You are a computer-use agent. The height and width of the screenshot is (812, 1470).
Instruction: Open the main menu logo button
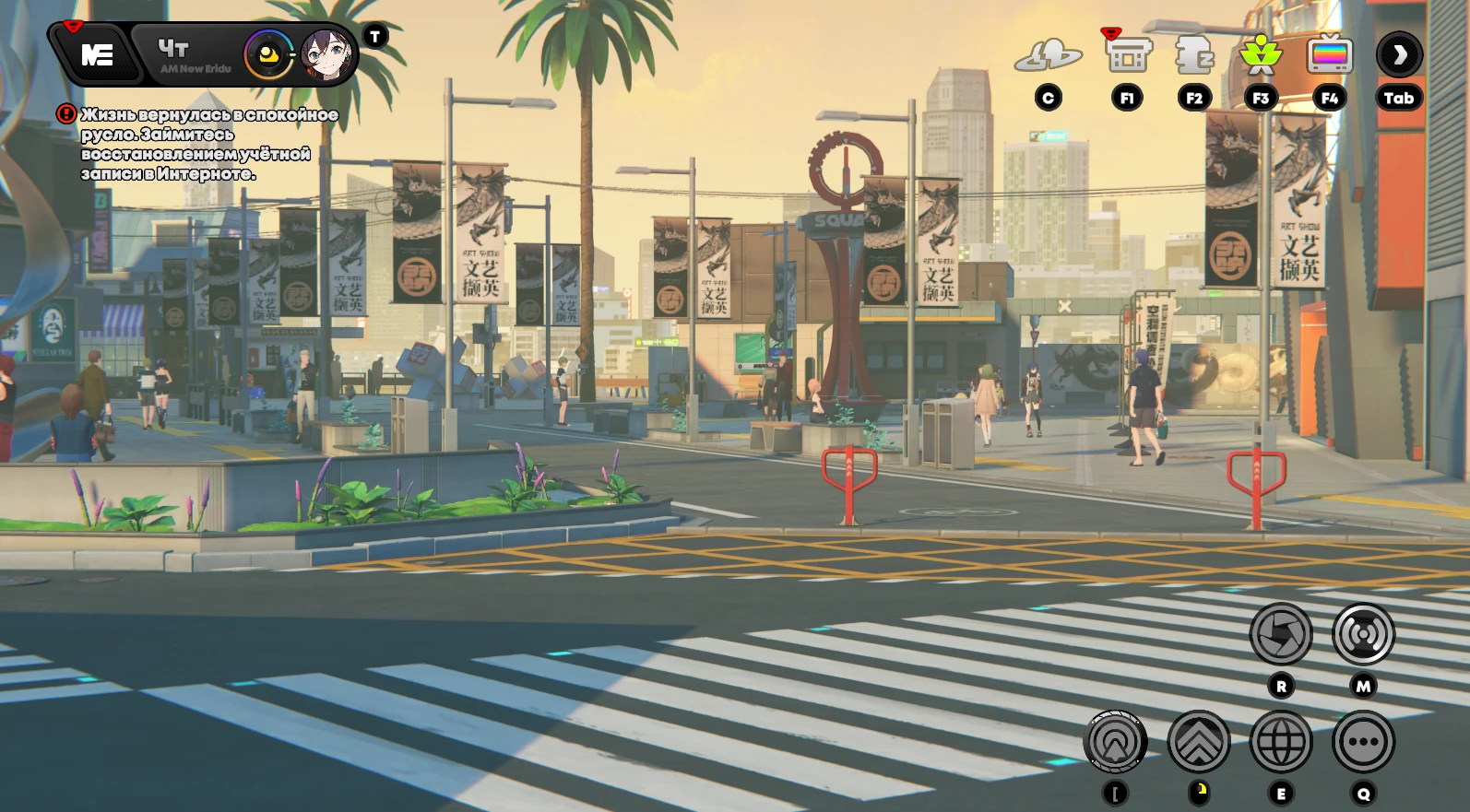[x=96, y=55]
